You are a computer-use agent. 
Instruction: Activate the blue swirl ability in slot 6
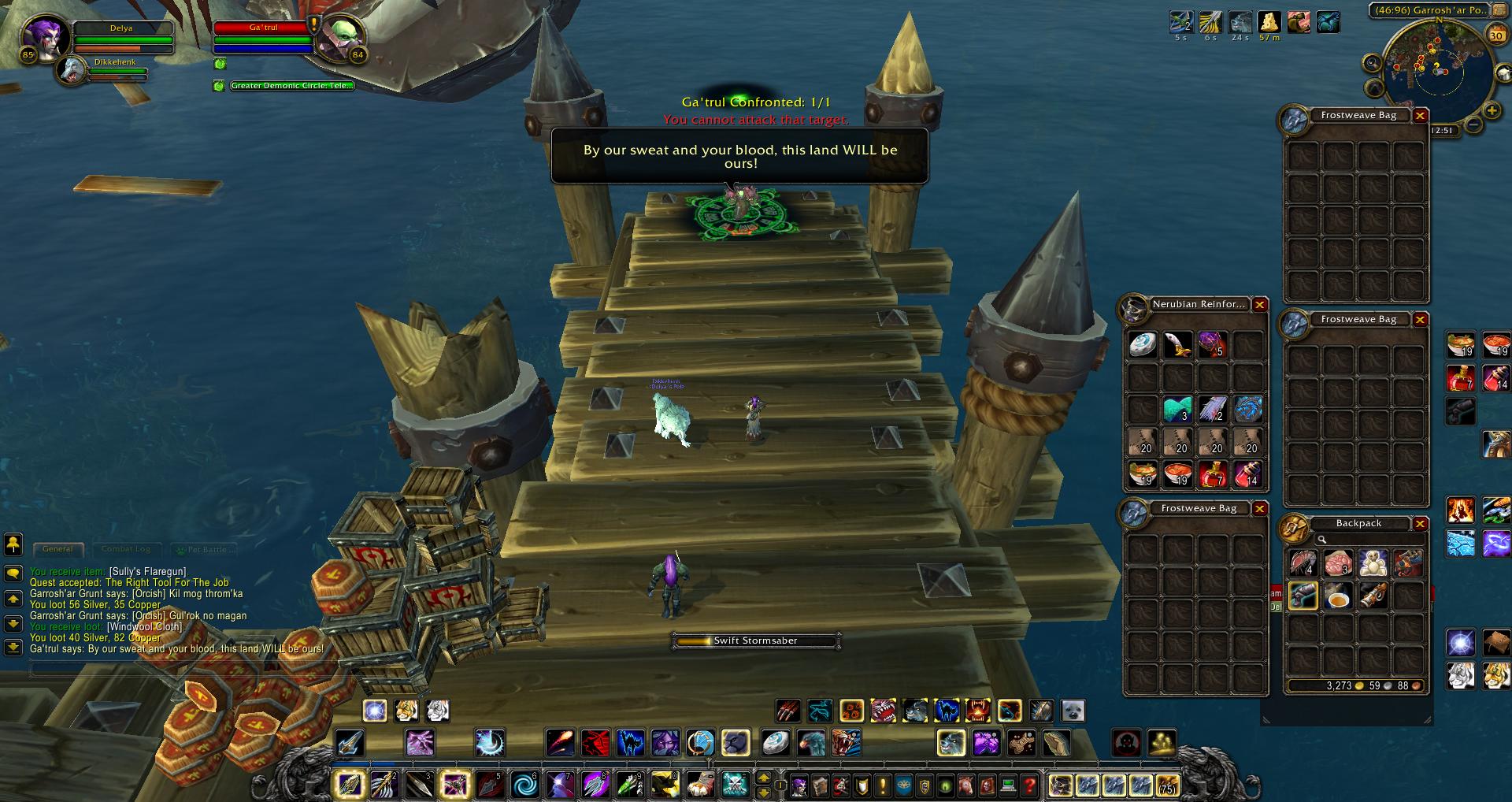click(x=524, y=785)
